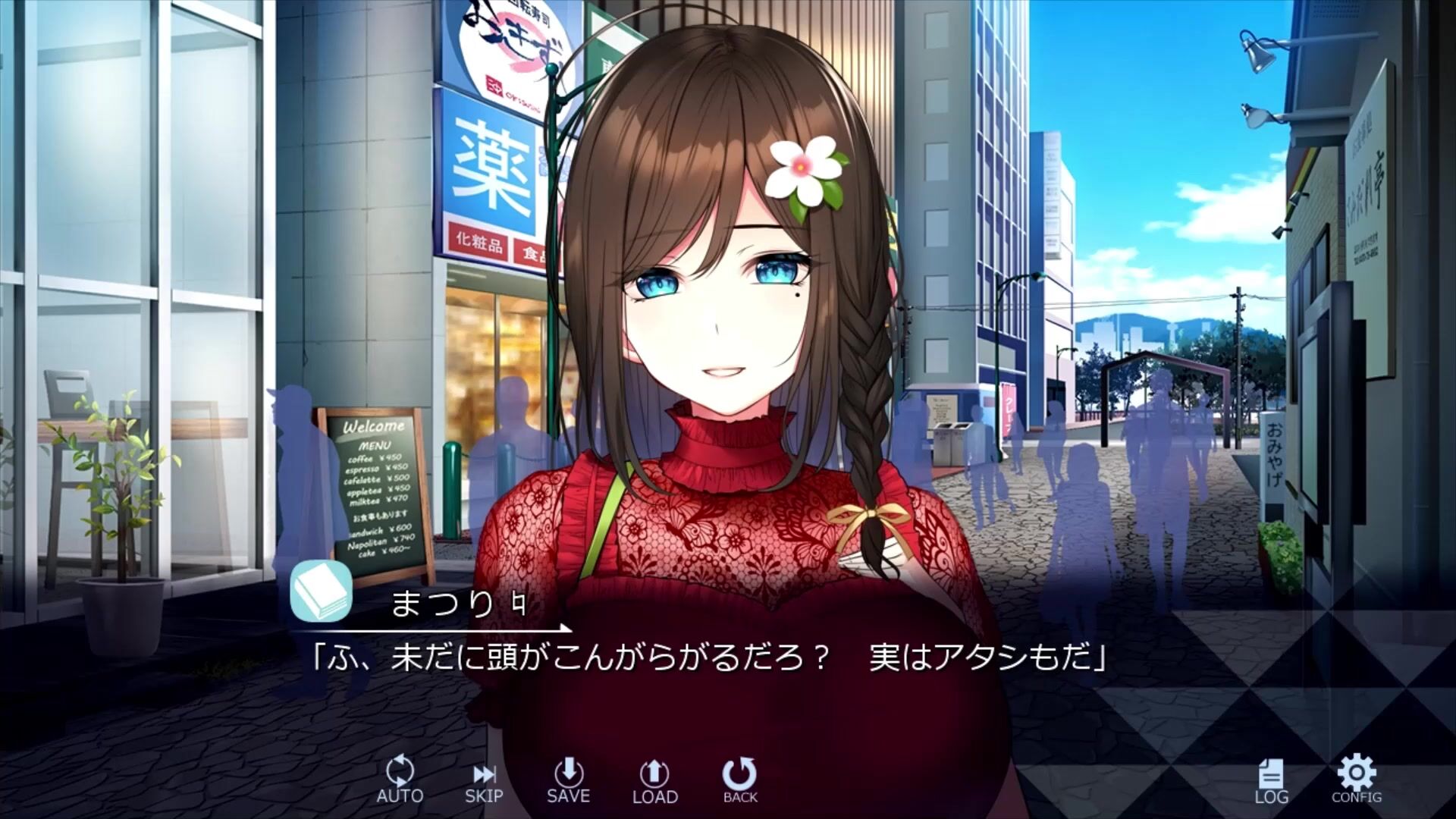Click the book icon beside the speaker name
1456x819 pixels.
(321, 591)
